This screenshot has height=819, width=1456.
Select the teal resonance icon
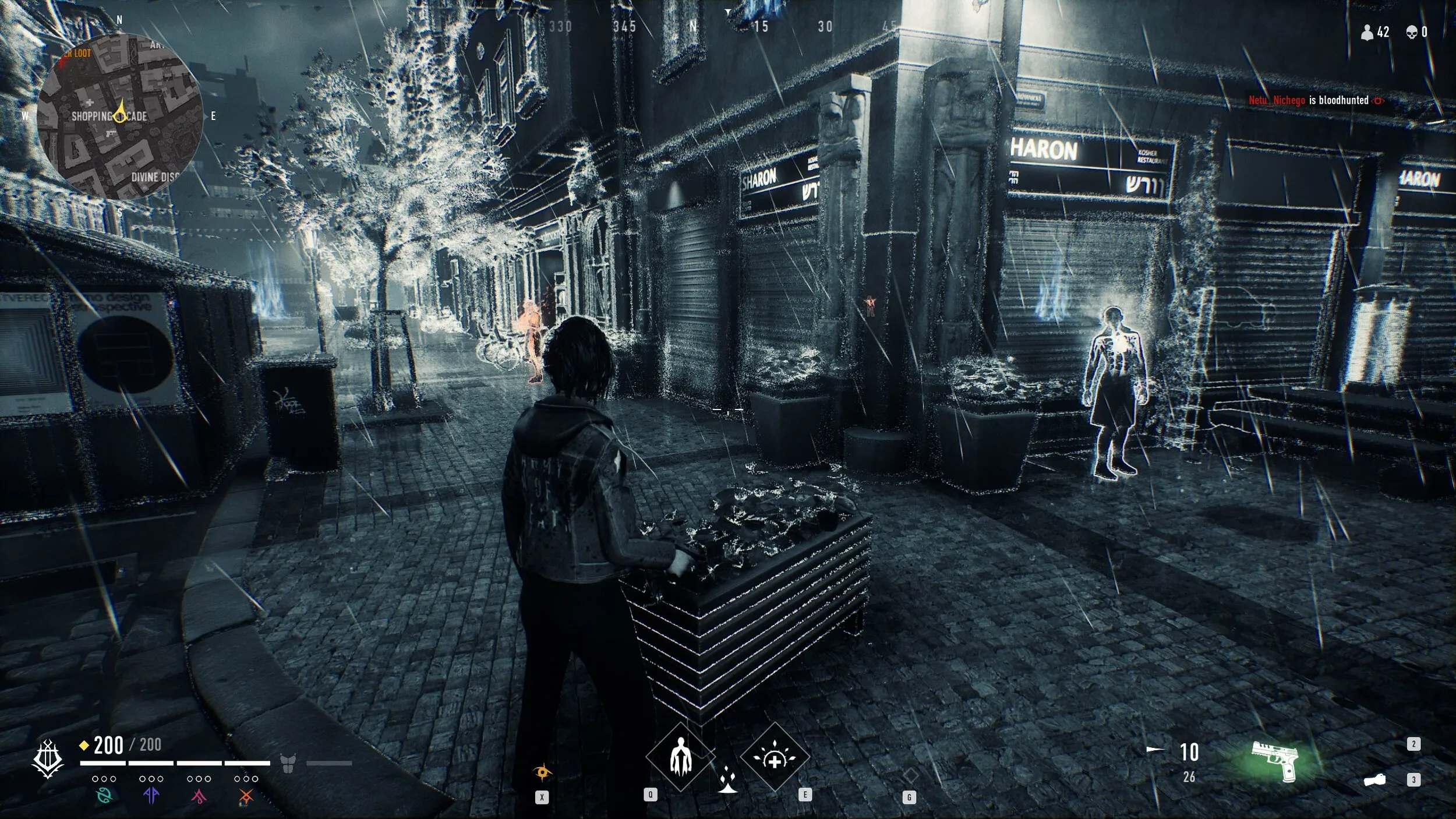[x=104, y=795]
